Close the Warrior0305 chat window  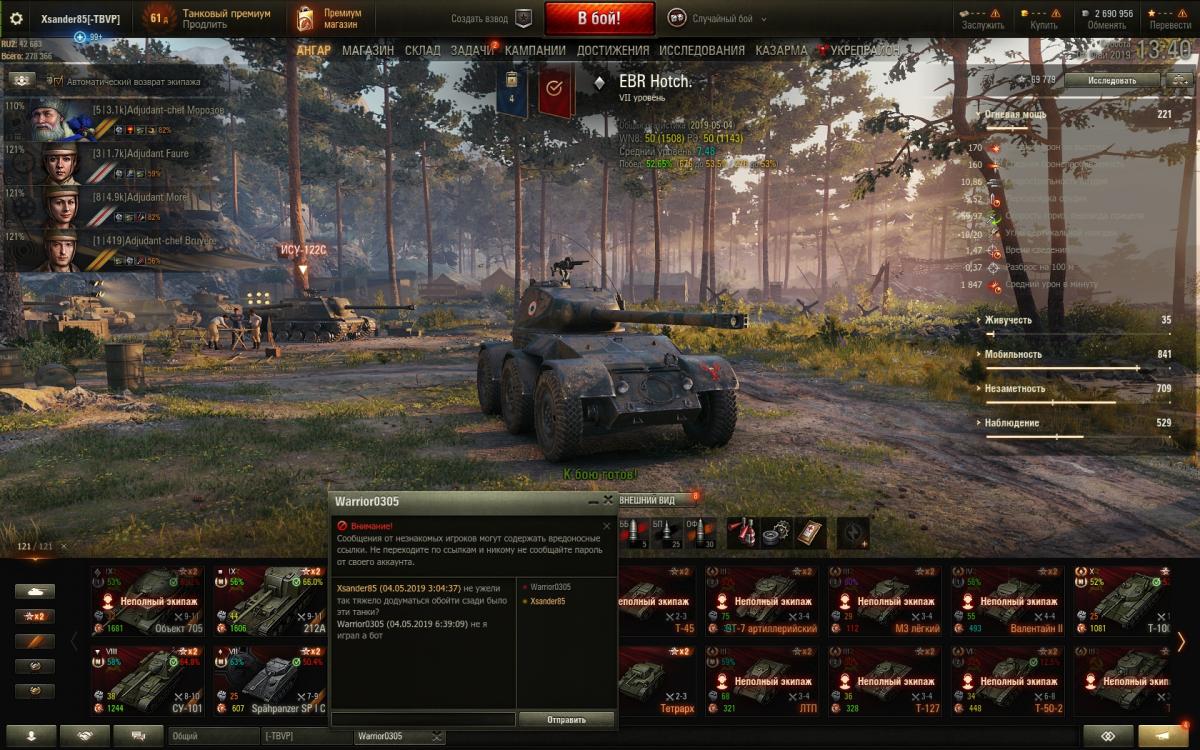click(608, 501)
